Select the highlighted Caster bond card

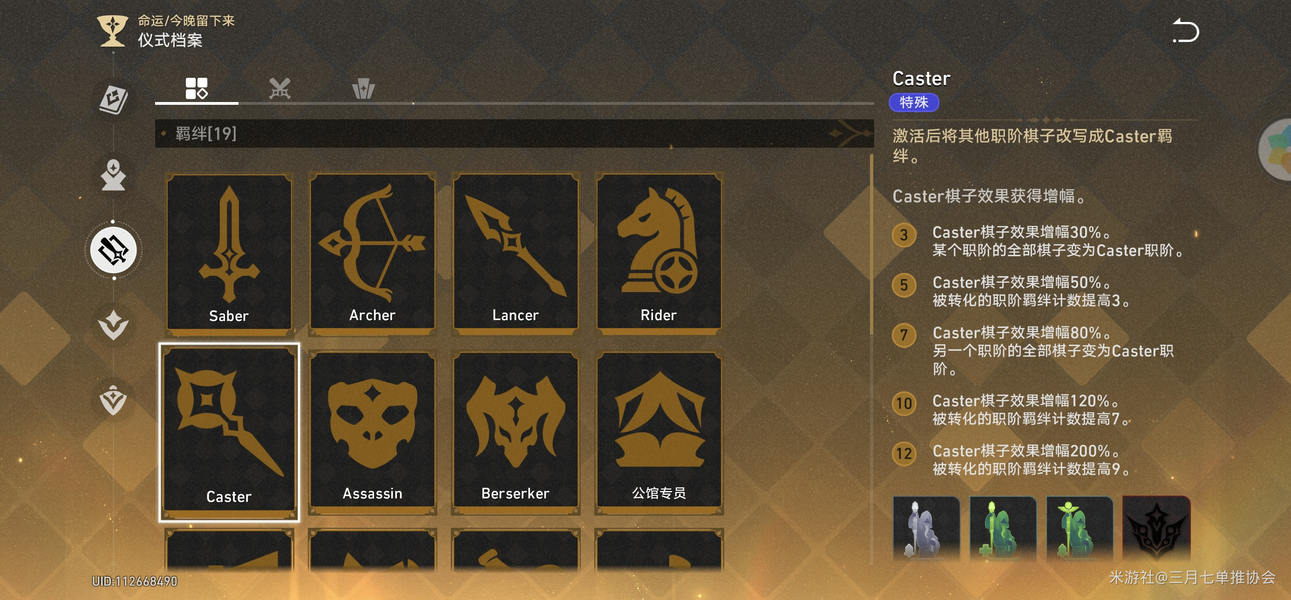click(x=229, y=431)
